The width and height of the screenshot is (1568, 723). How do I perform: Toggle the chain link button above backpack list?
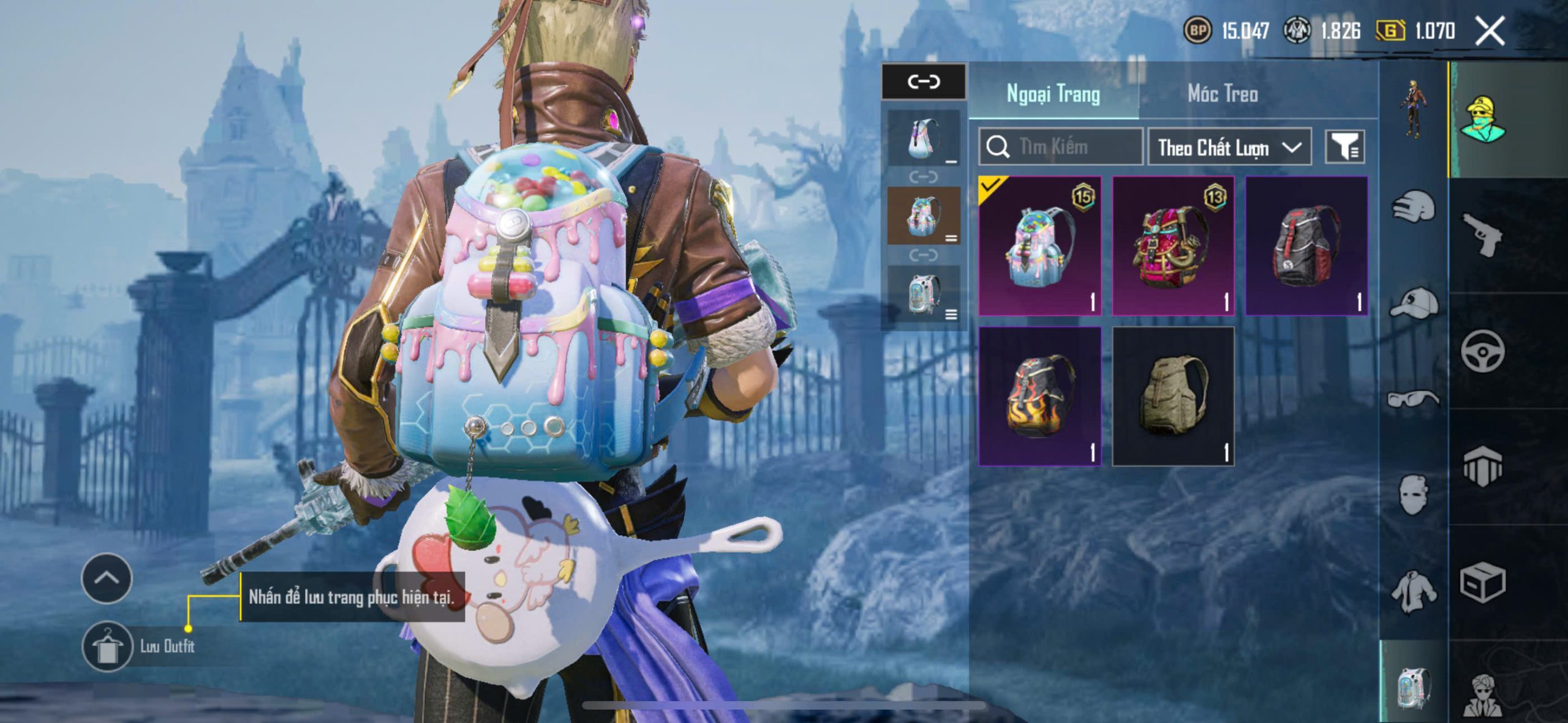pyautogui.click(x=923, y=81)
